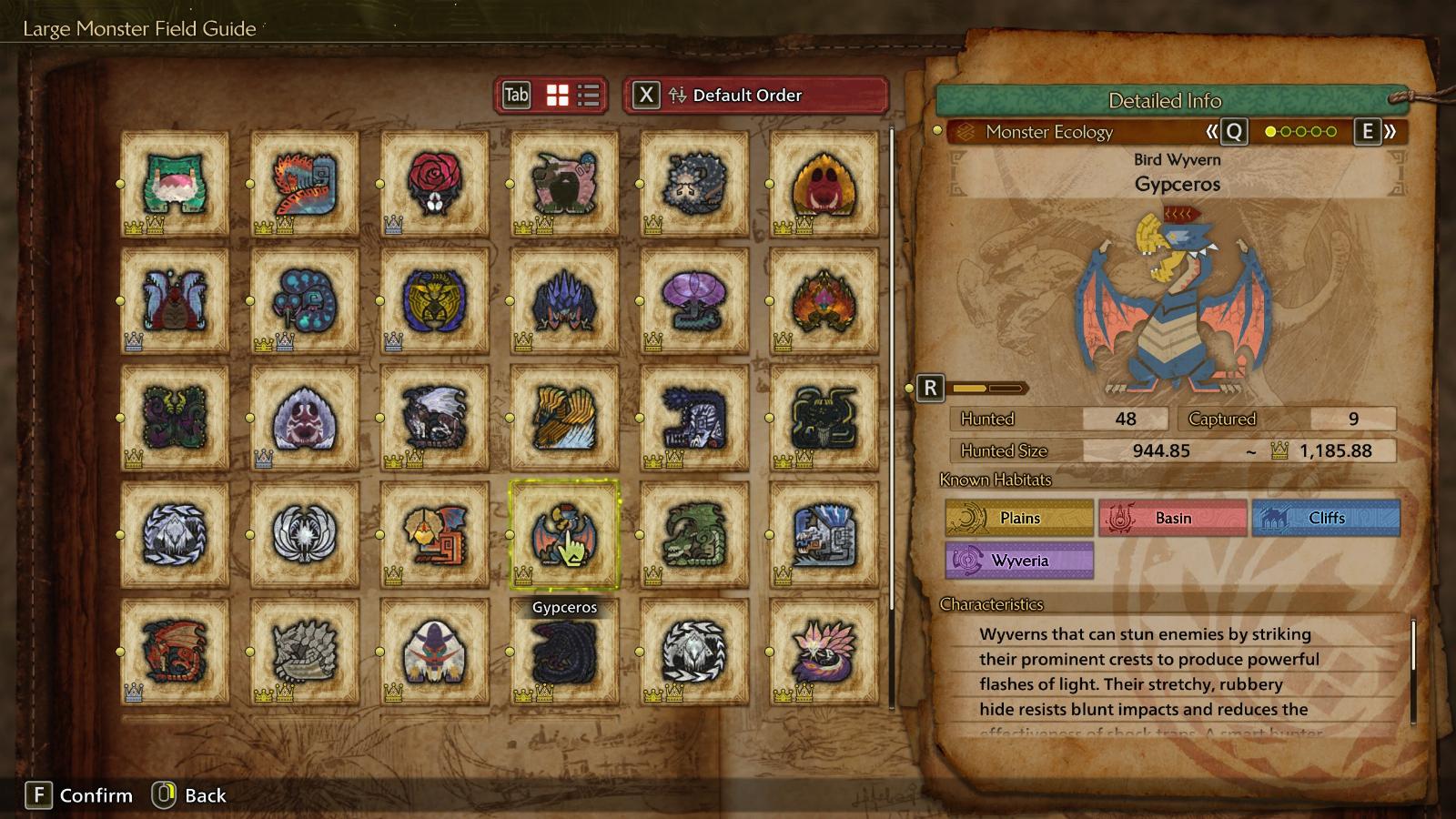The image size is (1456, 819).
Task: Click the highlighted Gypceros tile
Action: coord(564,534)
